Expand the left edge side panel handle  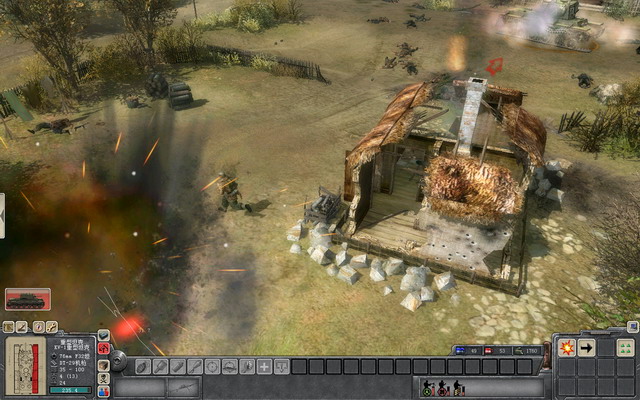point(3,216)
